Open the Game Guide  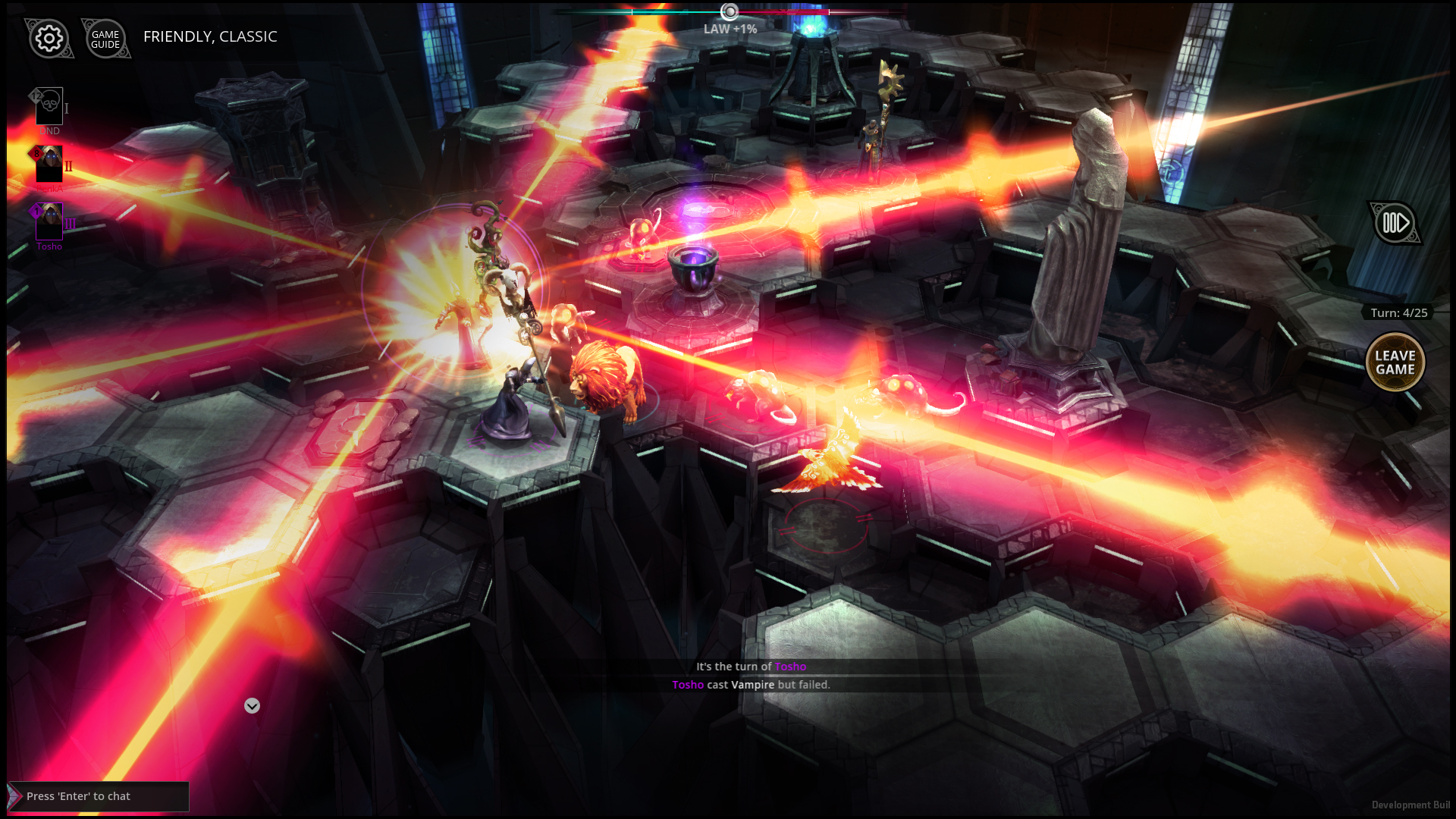105,39
